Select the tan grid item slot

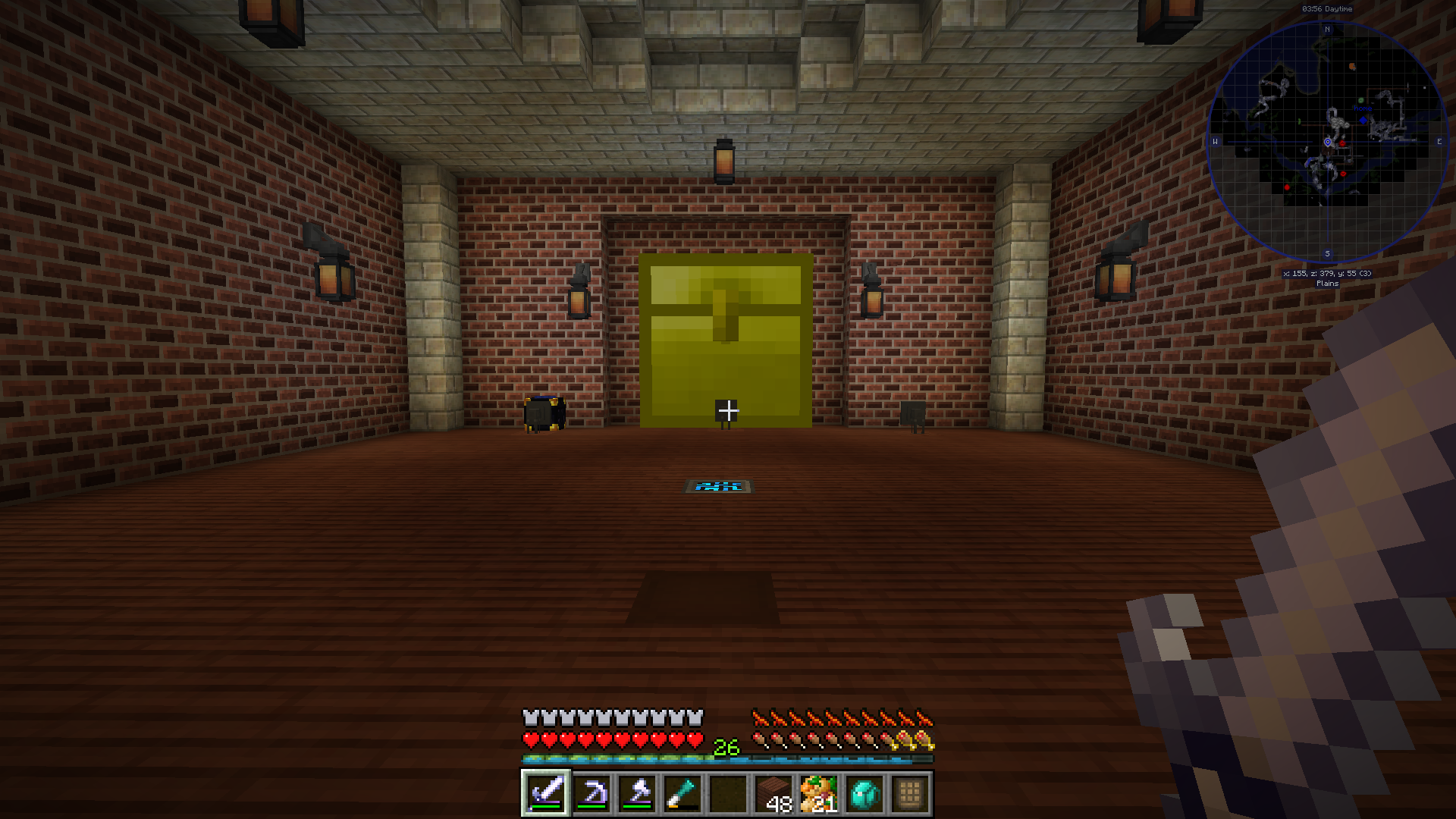pos(910,793)
